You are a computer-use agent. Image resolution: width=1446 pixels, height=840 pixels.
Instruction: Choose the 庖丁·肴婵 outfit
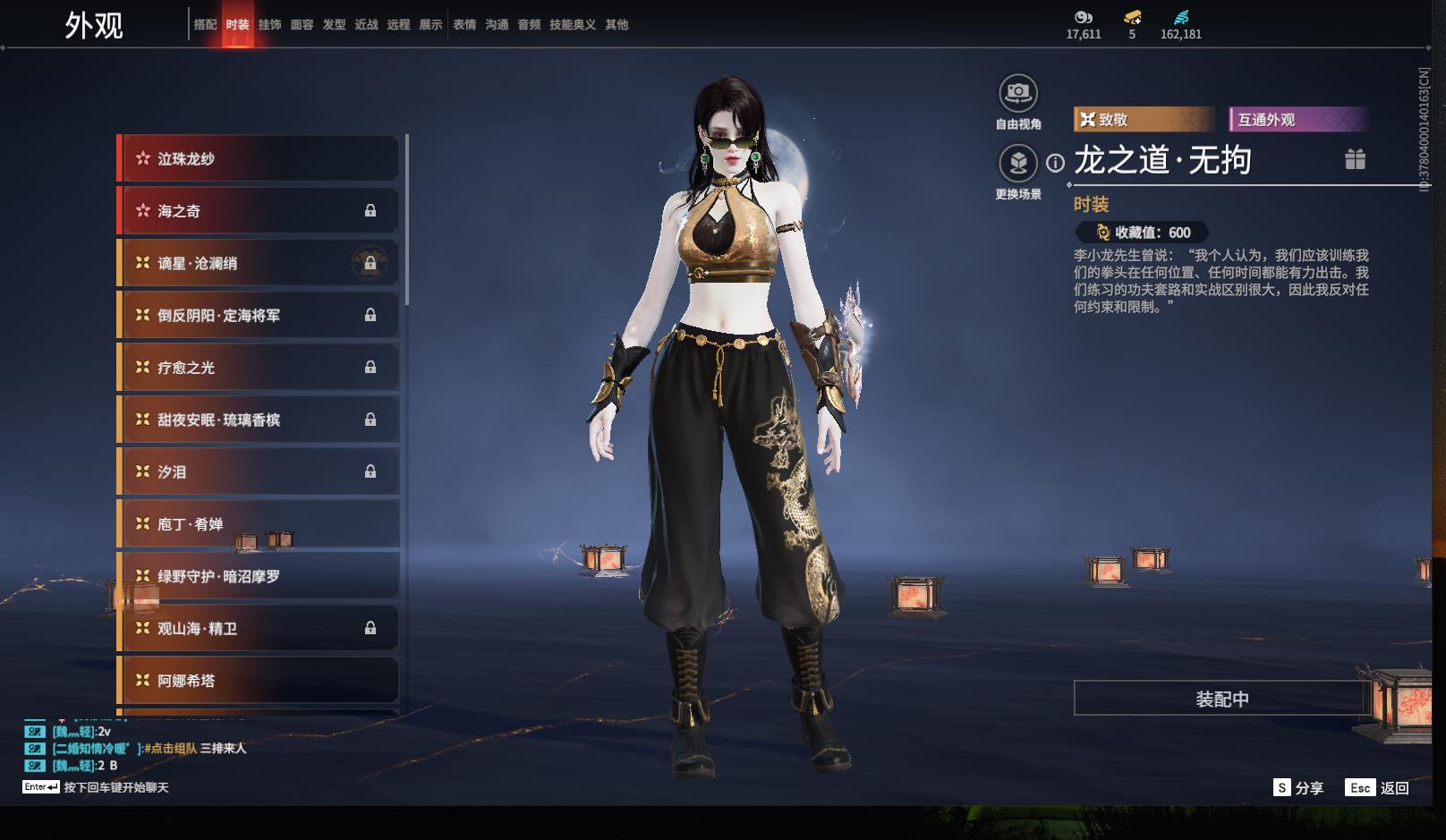(259, 524)
